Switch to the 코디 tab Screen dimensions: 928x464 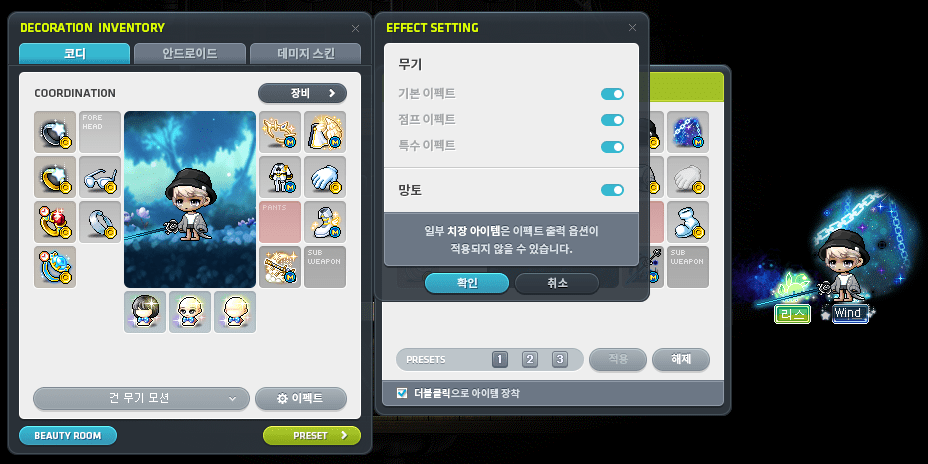pos(73,54)
